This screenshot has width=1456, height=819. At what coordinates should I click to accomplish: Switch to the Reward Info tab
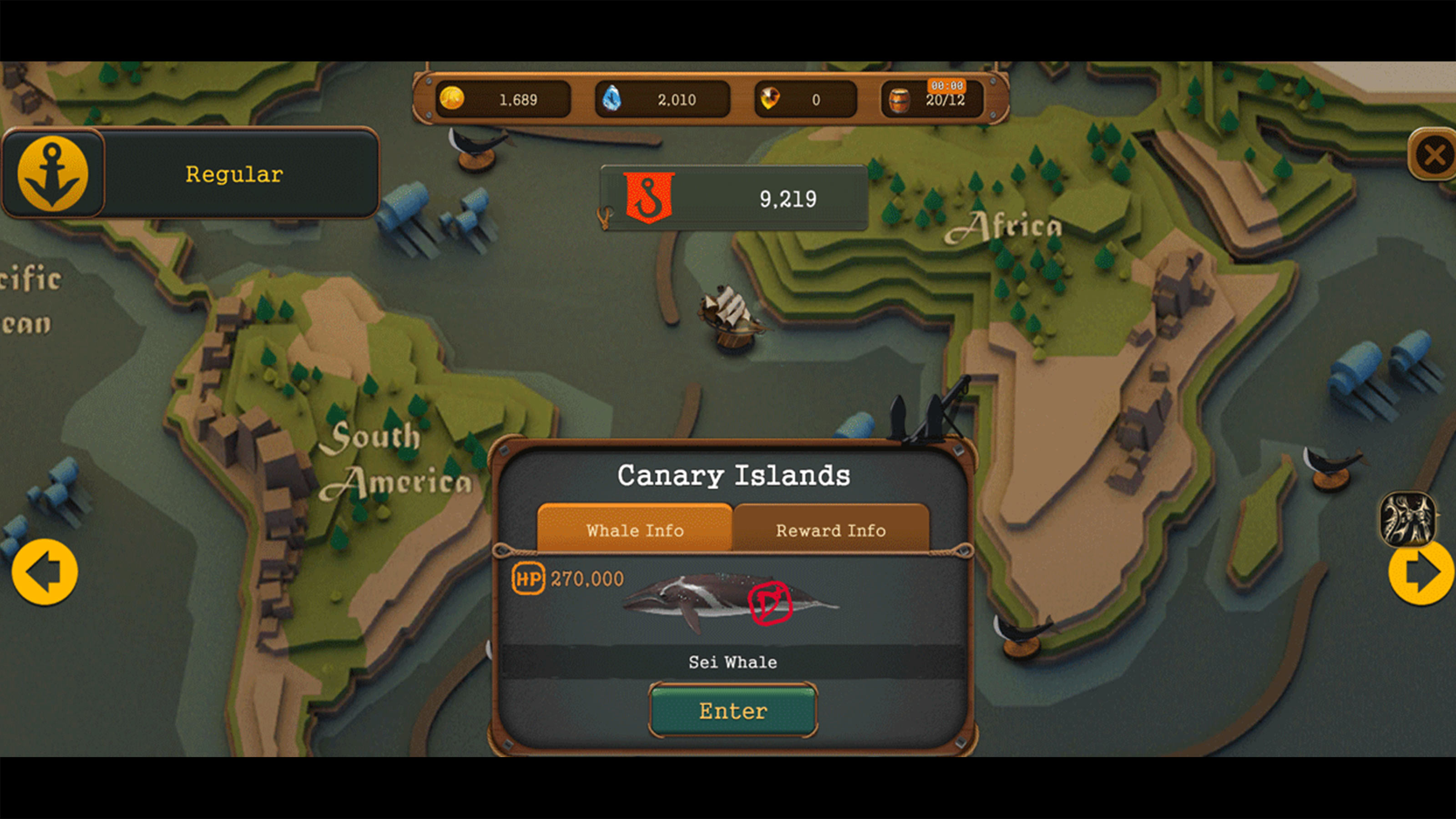click(x=830, y=530)
